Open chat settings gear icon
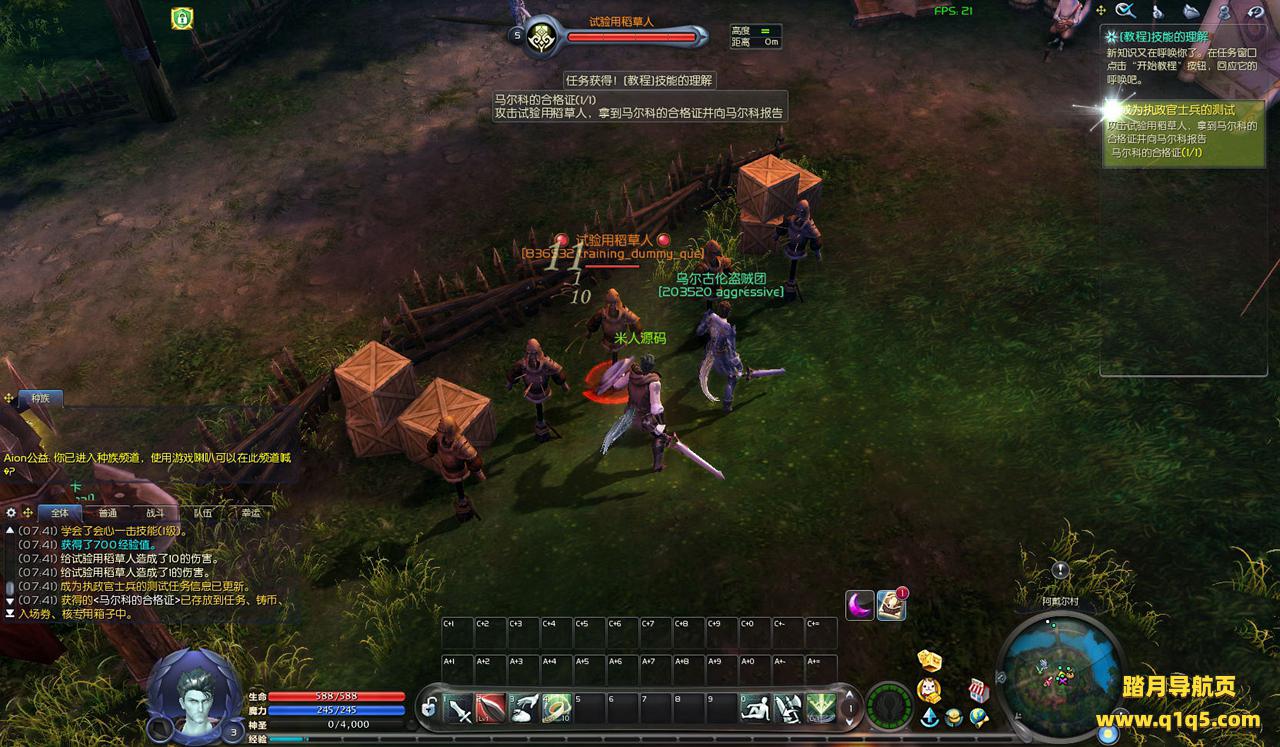The width and height of the screenshot is (1280, 747). 12,513
